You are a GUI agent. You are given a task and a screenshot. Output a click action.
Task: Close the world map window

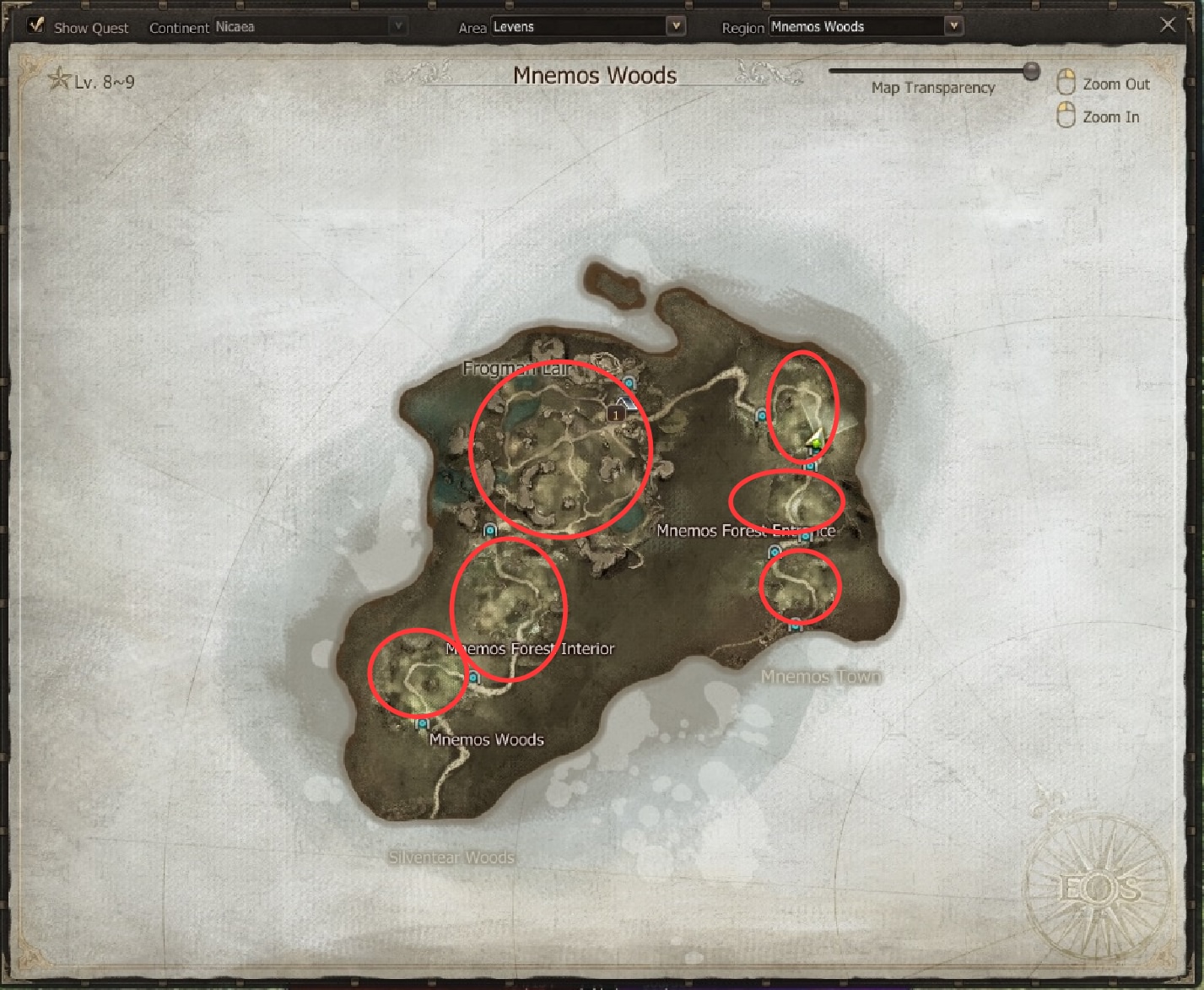click(x=1168, y=25)
